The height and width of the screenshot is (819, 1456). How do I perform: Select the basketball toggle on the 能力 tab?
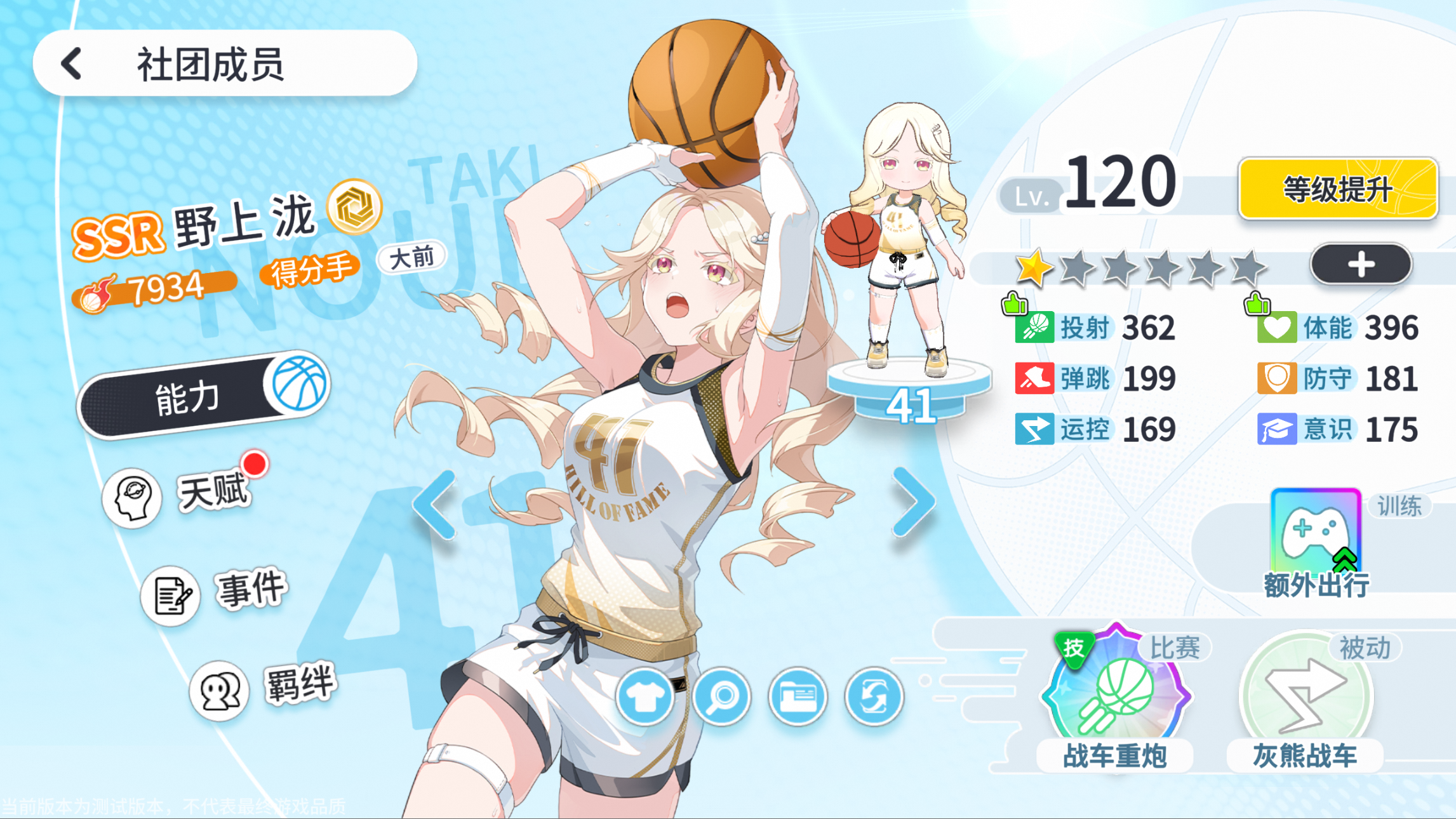tap(298, 390)
